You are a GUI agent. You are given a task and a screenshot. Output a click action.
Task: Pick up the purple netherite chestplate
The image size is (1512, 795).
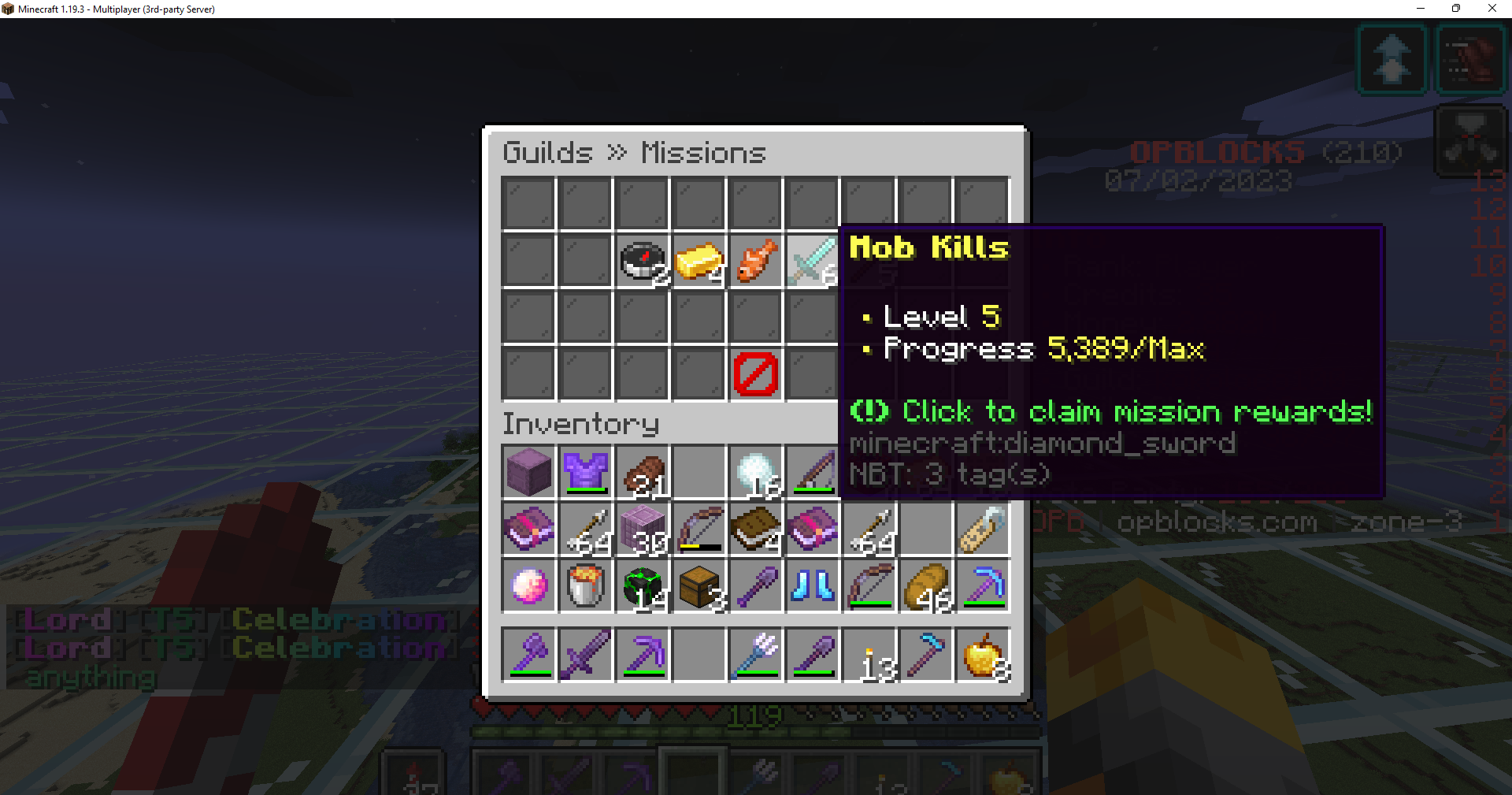[585, 472]
